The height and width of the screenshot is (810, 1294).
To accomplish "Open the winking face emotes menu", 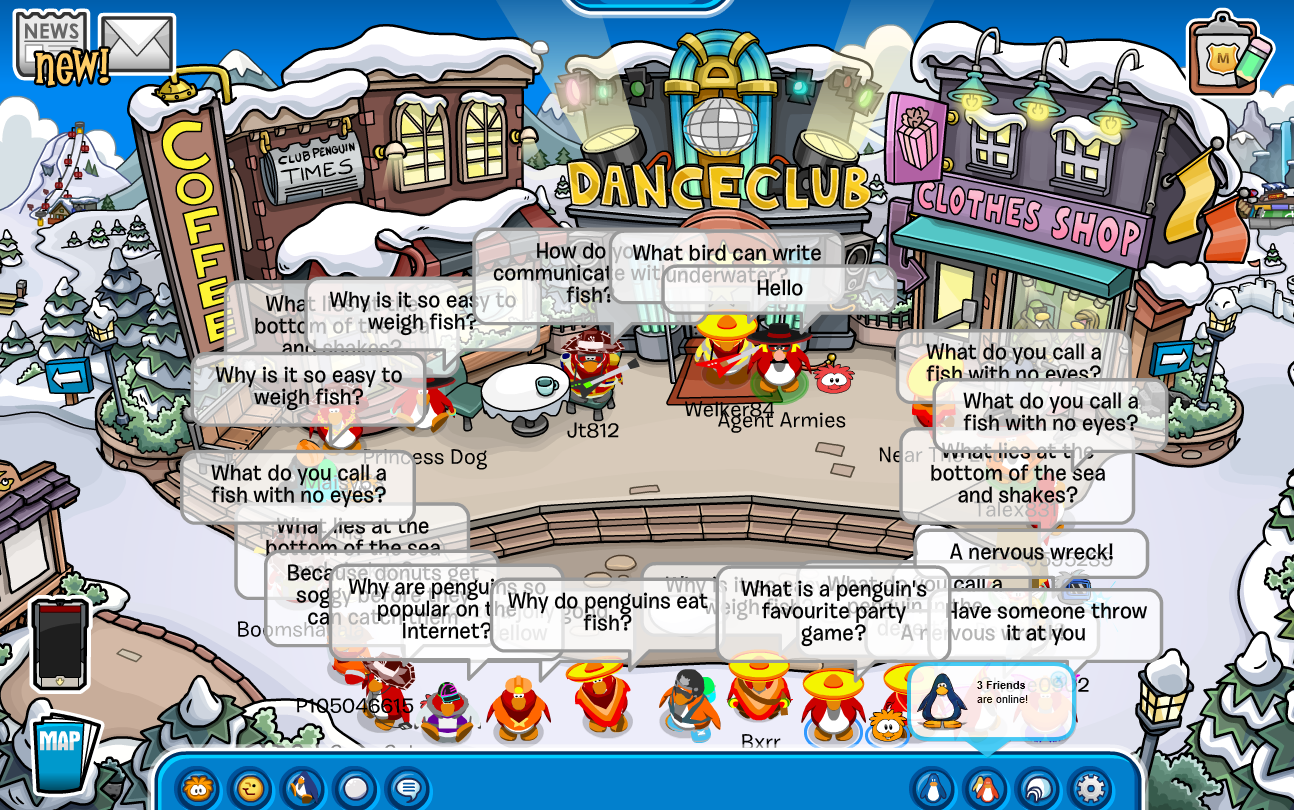I will pyautogui.click(x=250, y=788).
